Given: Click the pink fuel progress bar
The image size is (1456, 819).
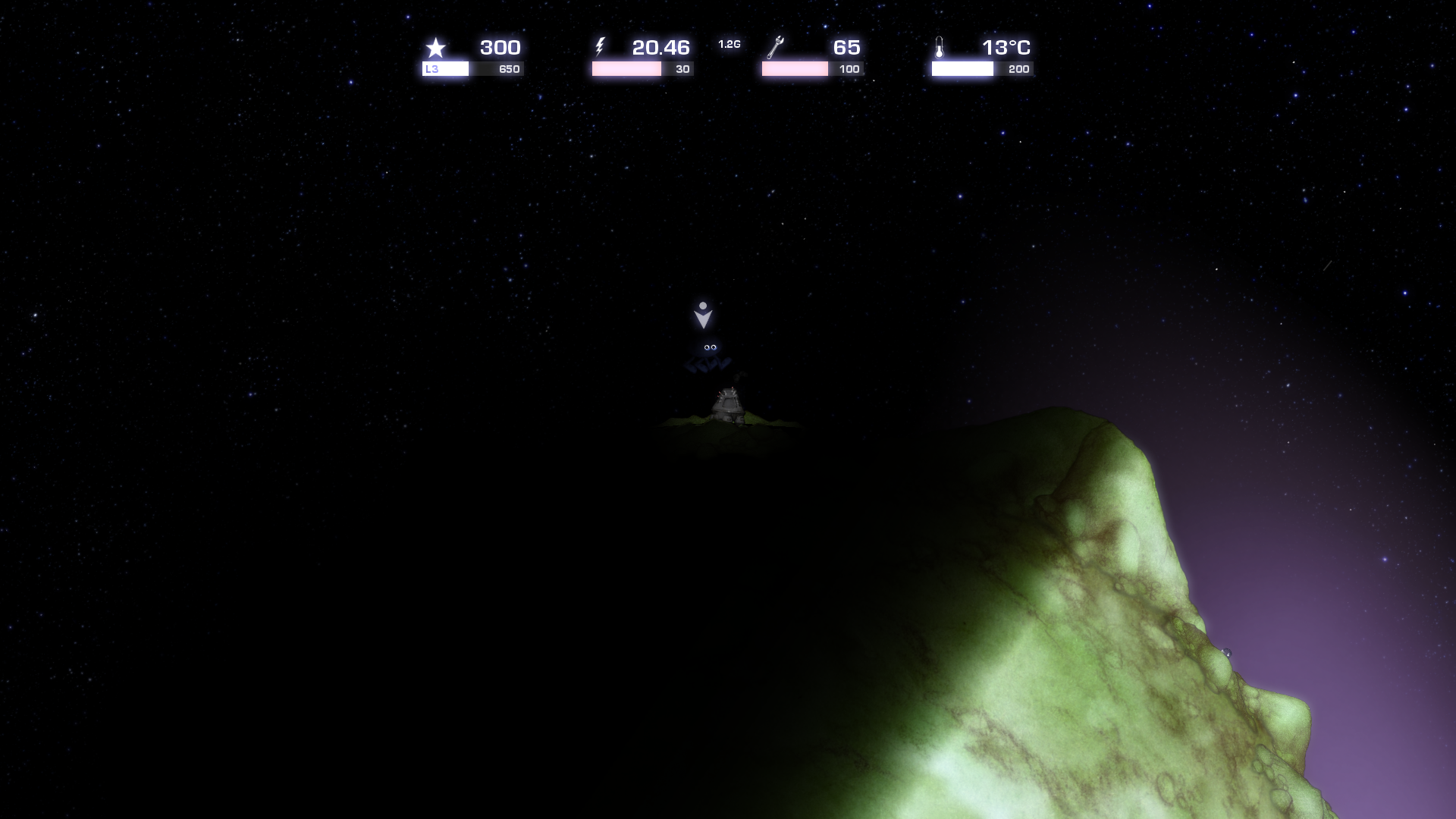Looking at the screenshot, I should click(x=626, y=68).
